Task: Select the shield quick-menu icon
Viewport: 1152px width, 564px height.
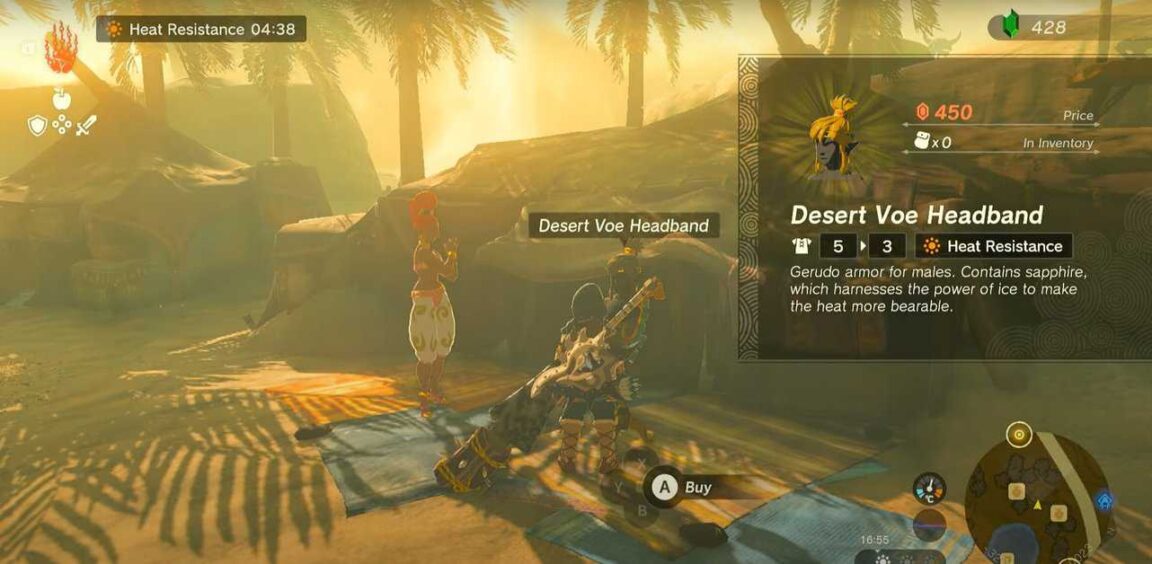Action: 38,125
